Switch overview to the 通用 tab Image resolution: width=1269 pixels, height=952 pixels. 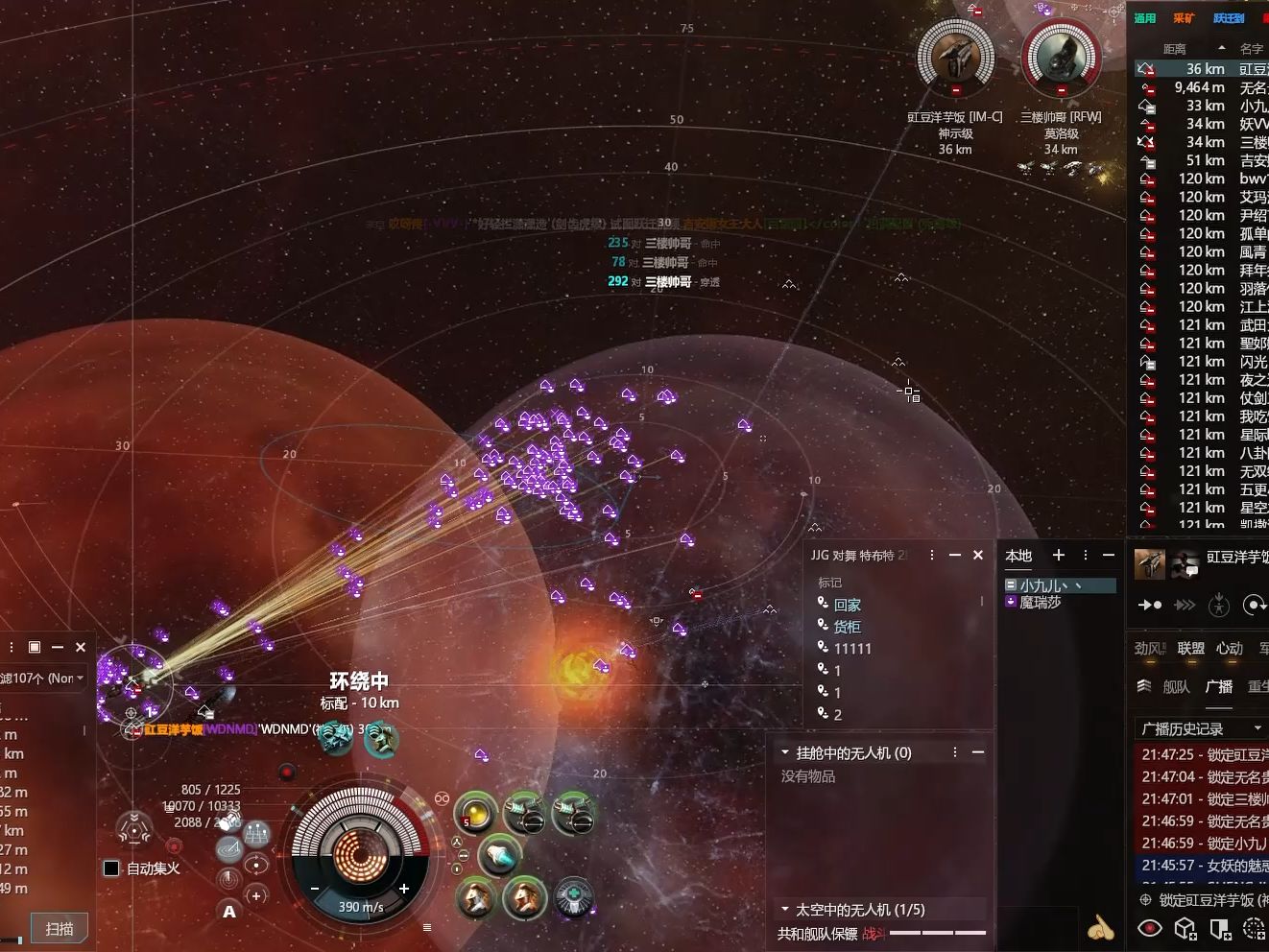[x=1145, y=18]
